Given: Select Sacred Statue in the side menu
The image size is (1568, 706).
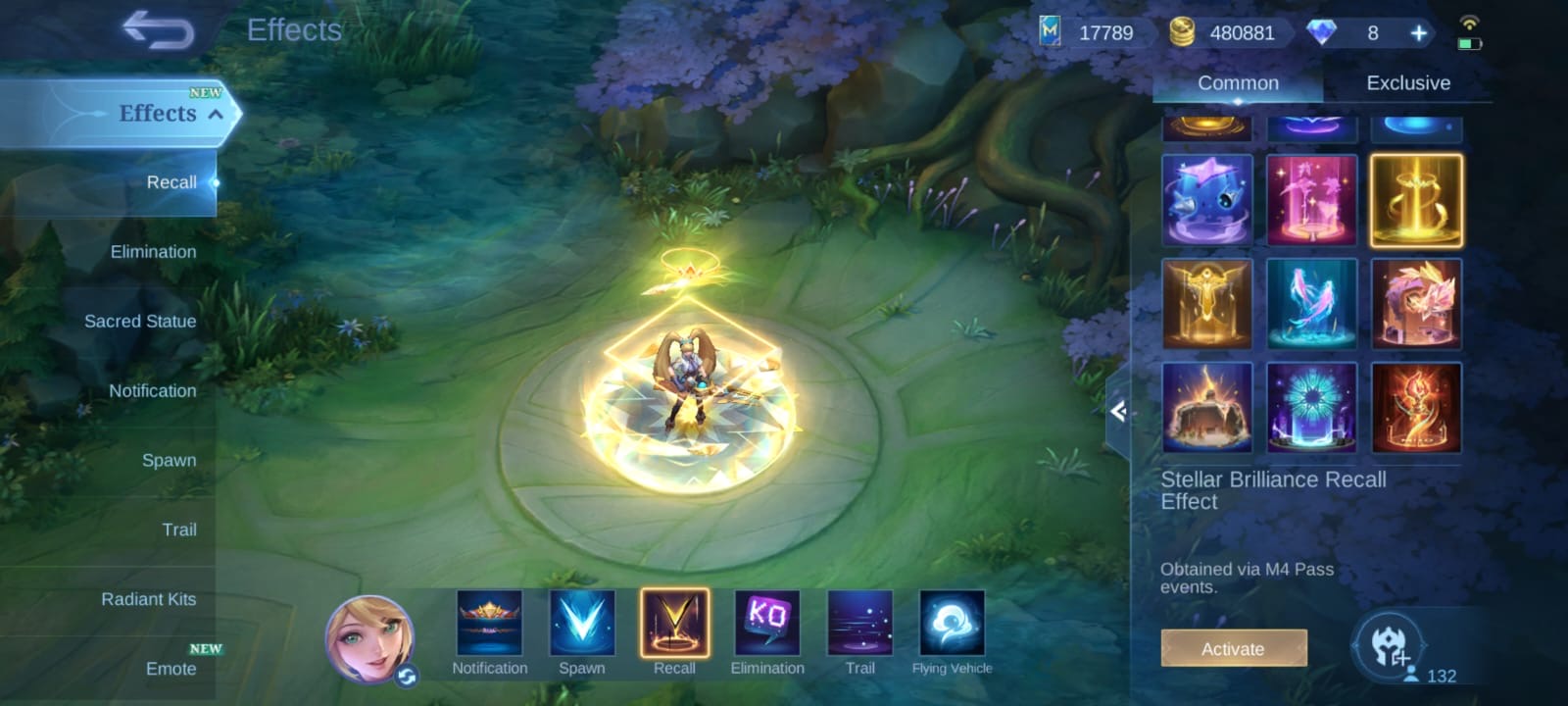Looking at the screenshot, I should tap(140, 322).
